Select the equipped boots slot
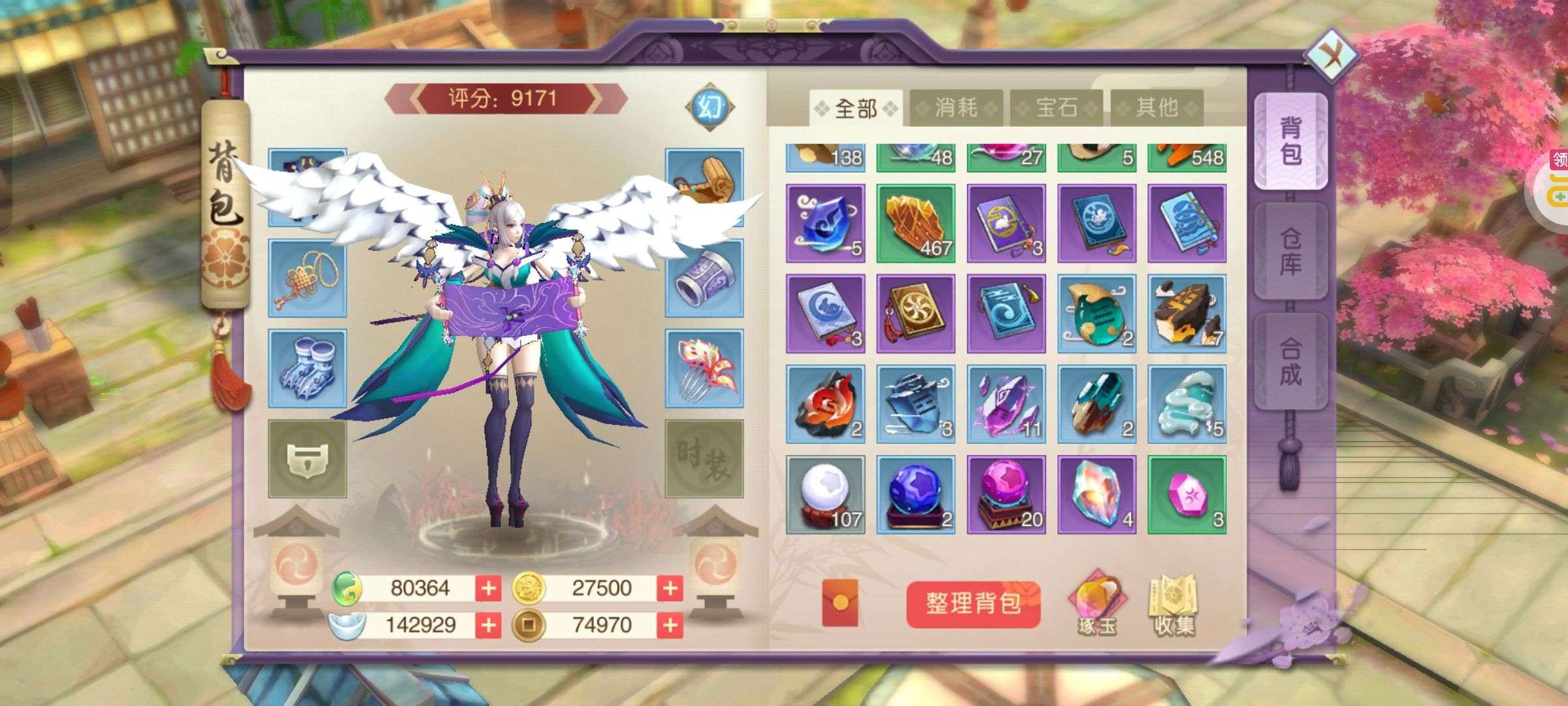The width and height of the screenshot is (1568, 706). (x=307, y=368)
